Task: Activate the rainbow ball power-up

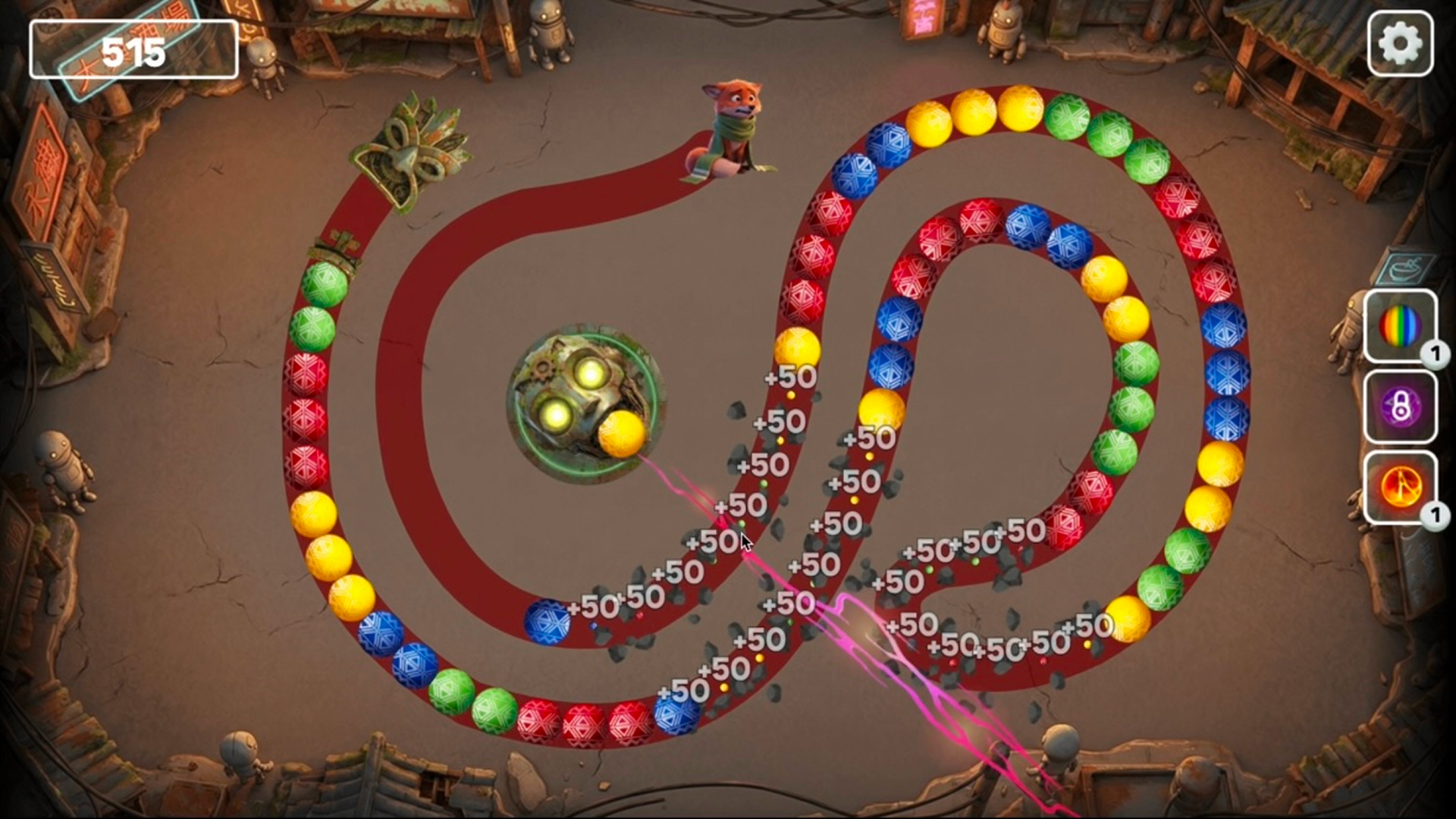Action: coord(1400,326)
